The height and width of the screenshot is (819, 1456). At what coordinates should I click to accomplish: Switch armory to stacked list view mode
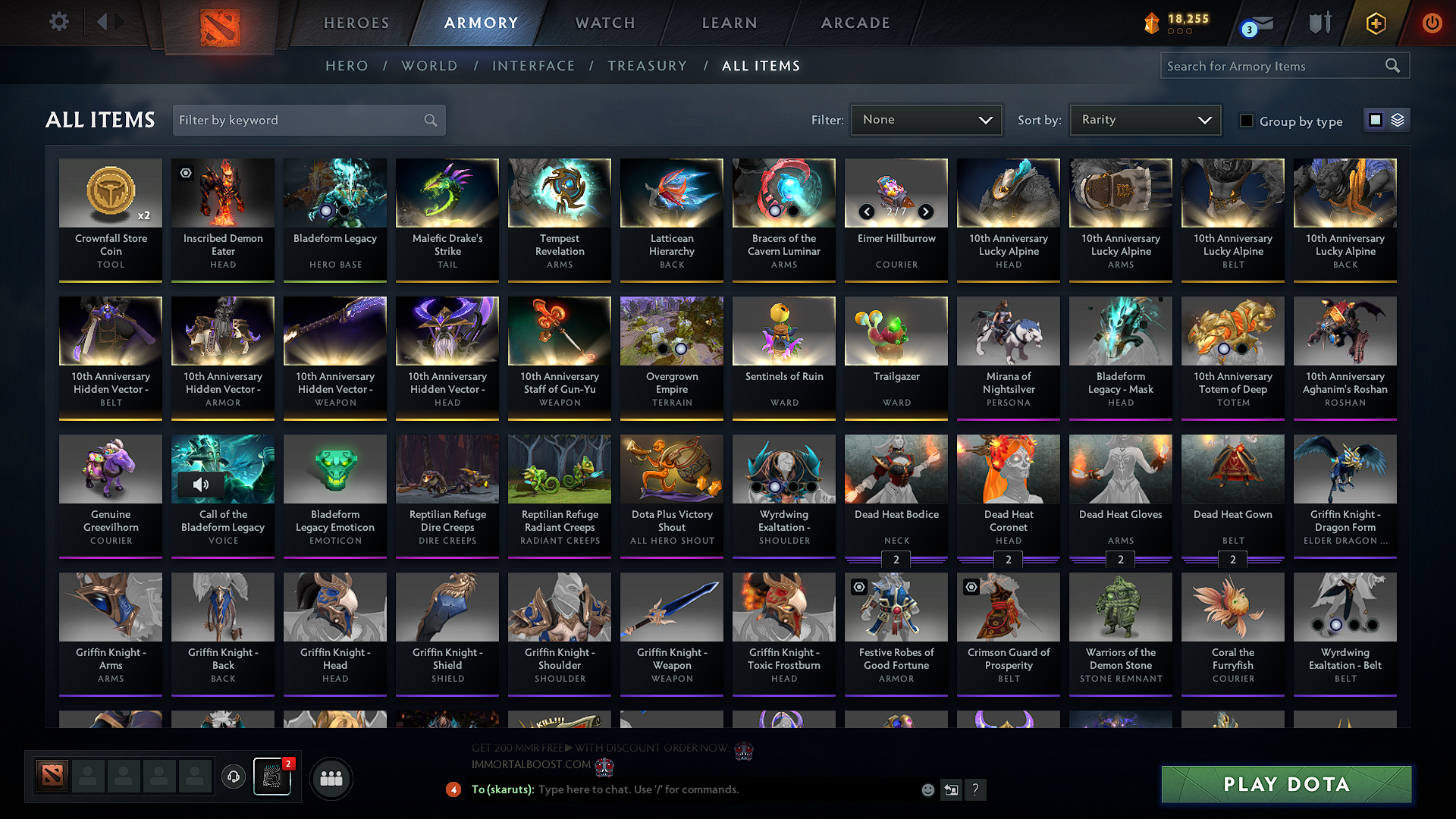(1398, 120)
